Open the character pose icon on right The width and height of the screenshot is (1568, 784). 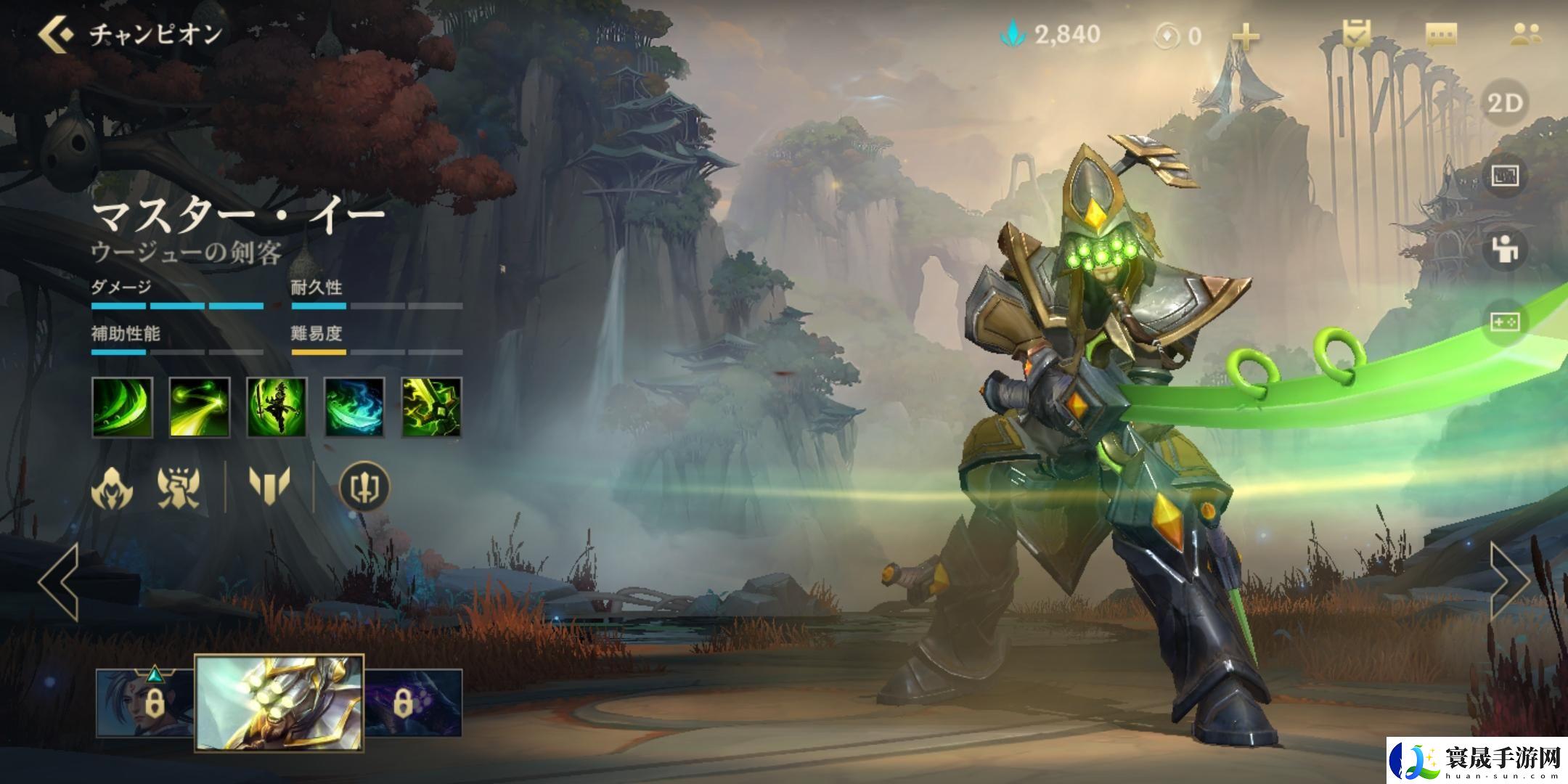point(1506,249)
